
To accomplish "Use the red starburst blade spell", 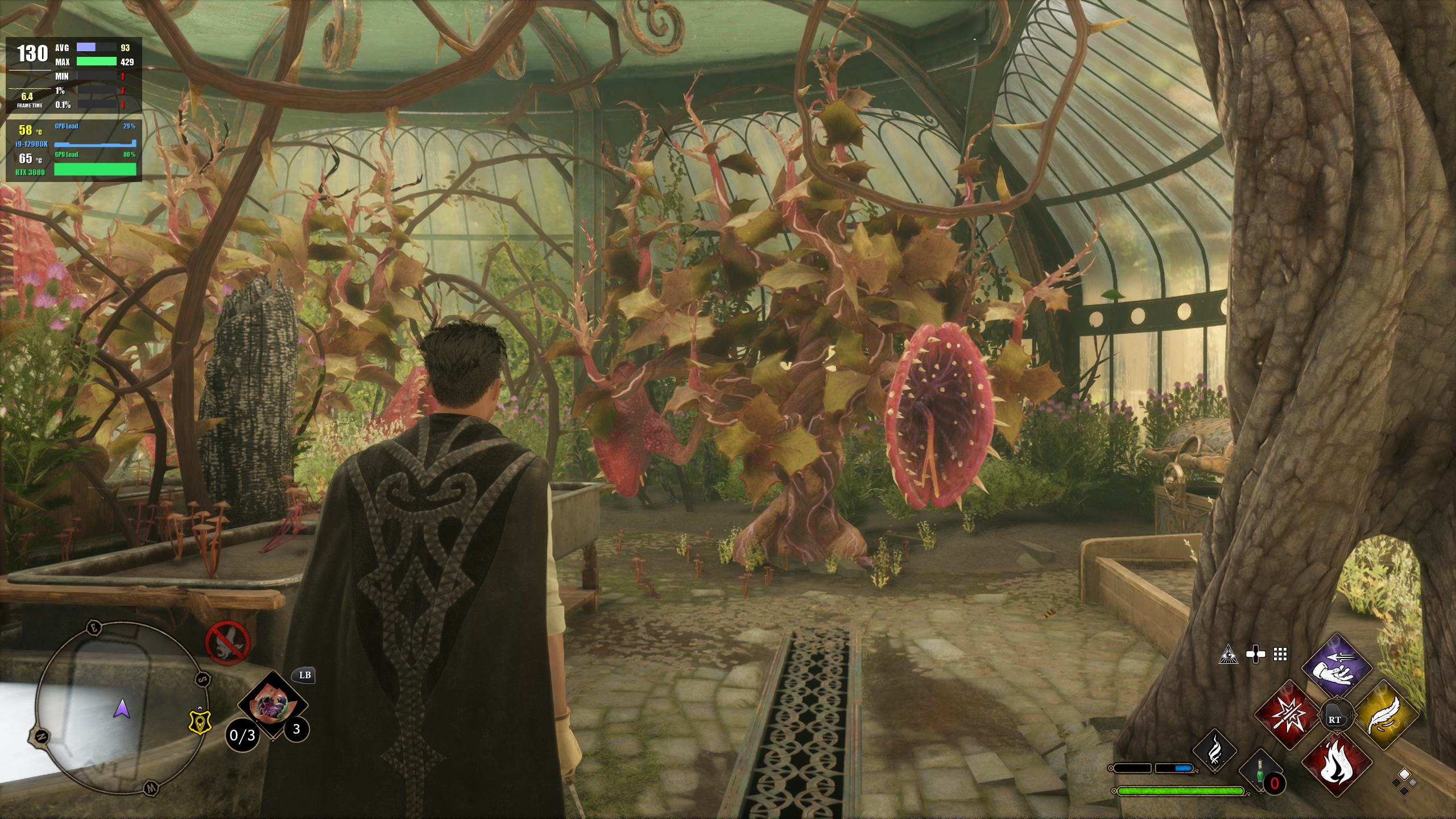I will point(1287,715).
